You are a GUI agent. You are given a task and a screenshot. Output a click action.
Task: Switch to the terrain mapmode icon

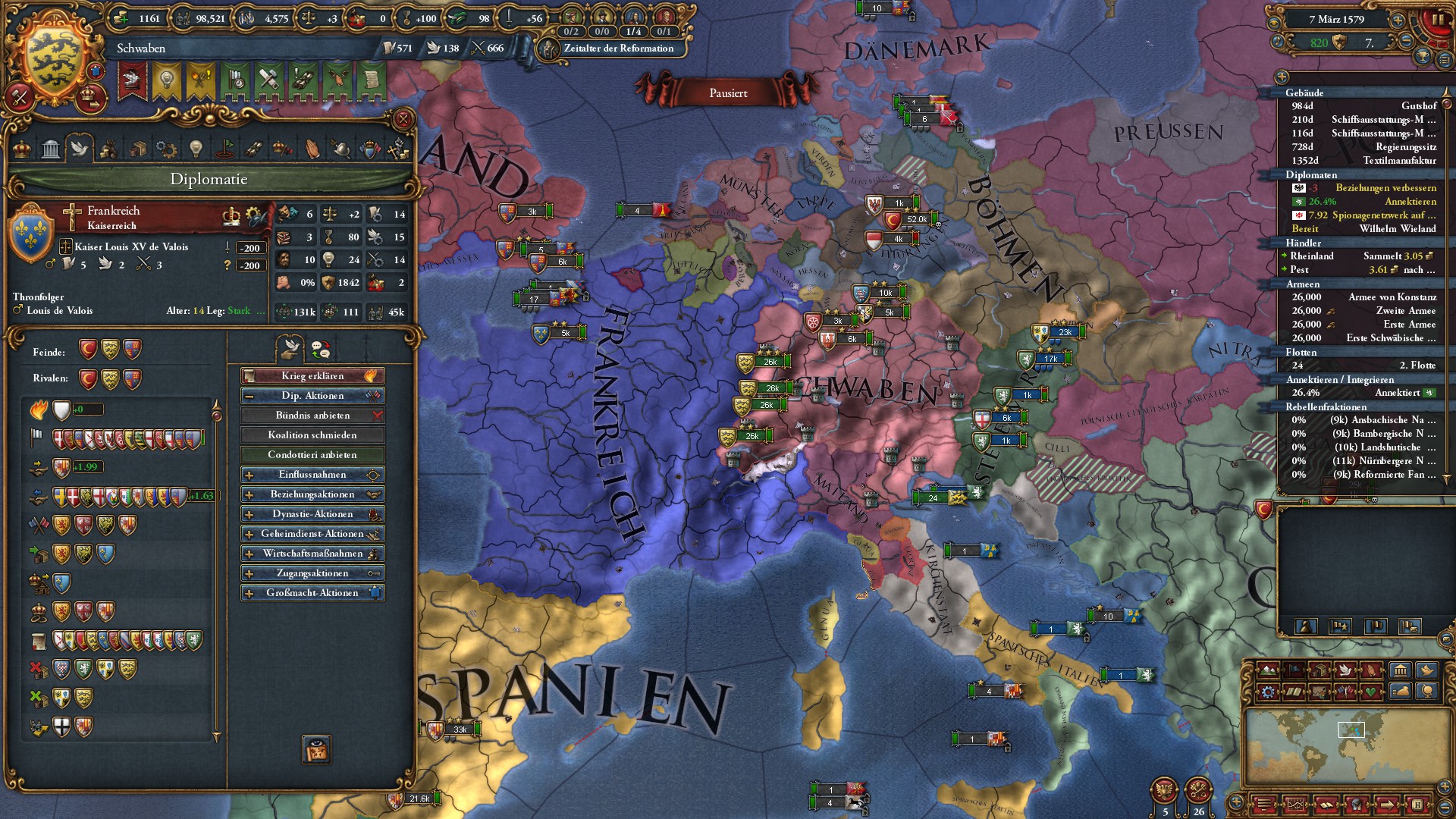pyautogui.click(x=1267, y=670)
